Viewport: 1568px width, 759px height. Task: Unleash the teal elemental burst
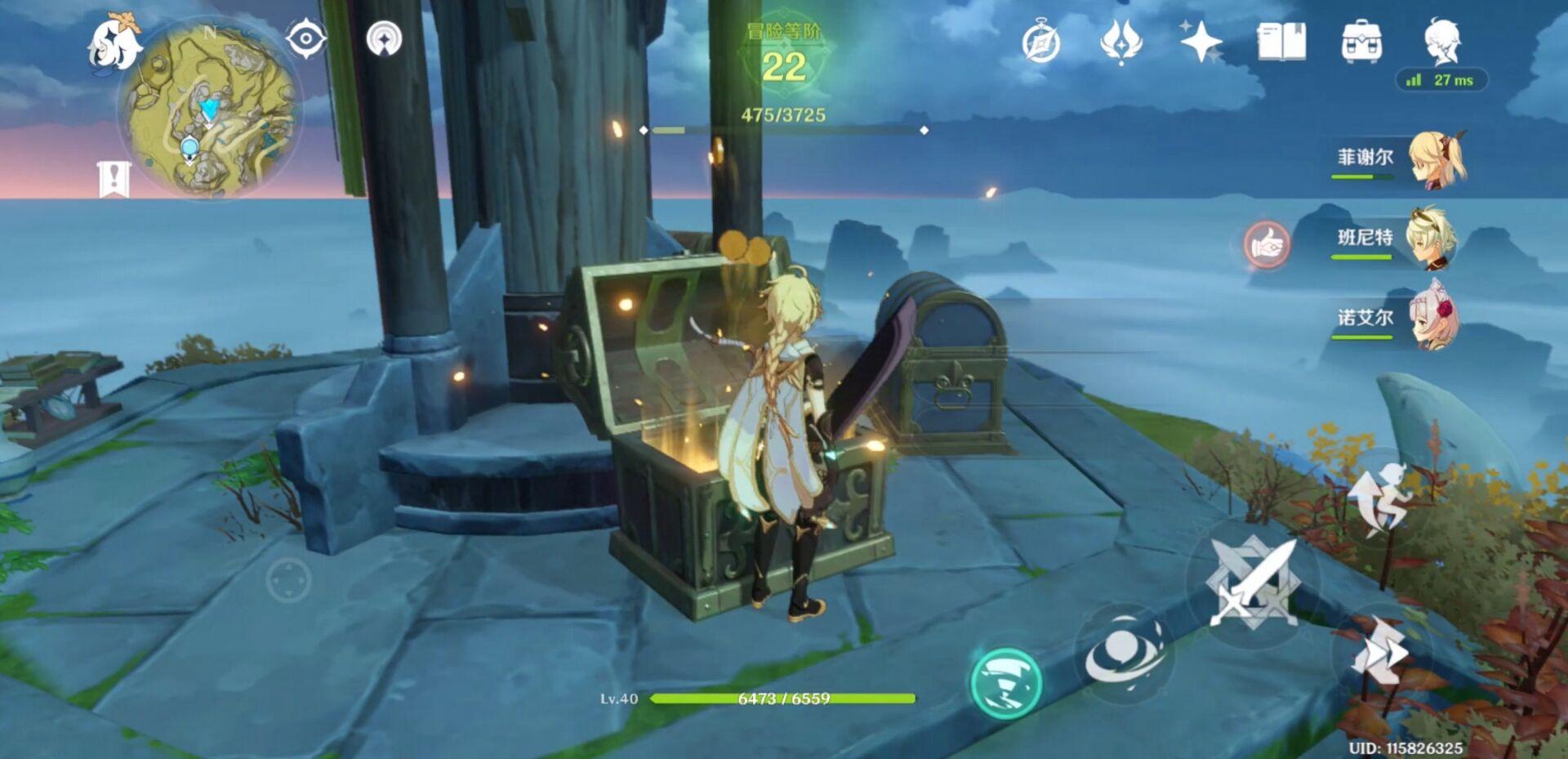(1006, 682)
